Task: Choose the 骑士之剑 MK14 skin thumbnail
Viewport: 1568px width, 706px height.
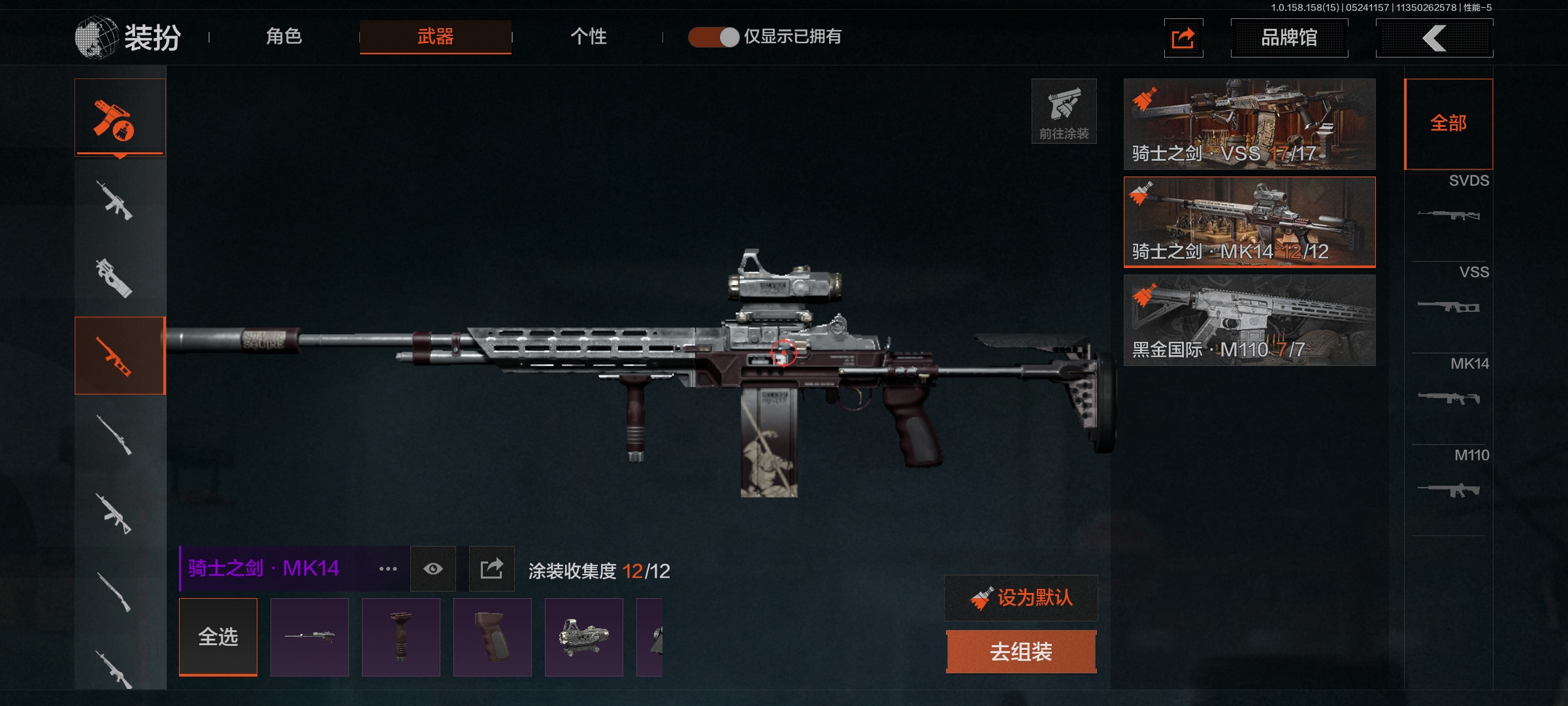Action: (x=1249, y=222)
